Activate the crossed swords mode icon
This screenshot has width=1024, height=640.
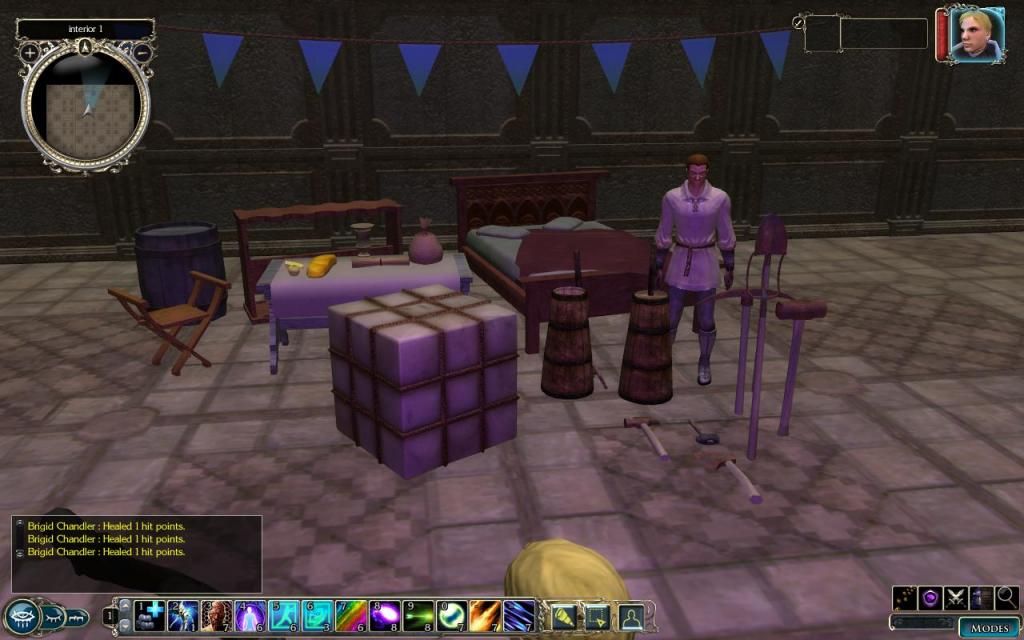(955, 598)
